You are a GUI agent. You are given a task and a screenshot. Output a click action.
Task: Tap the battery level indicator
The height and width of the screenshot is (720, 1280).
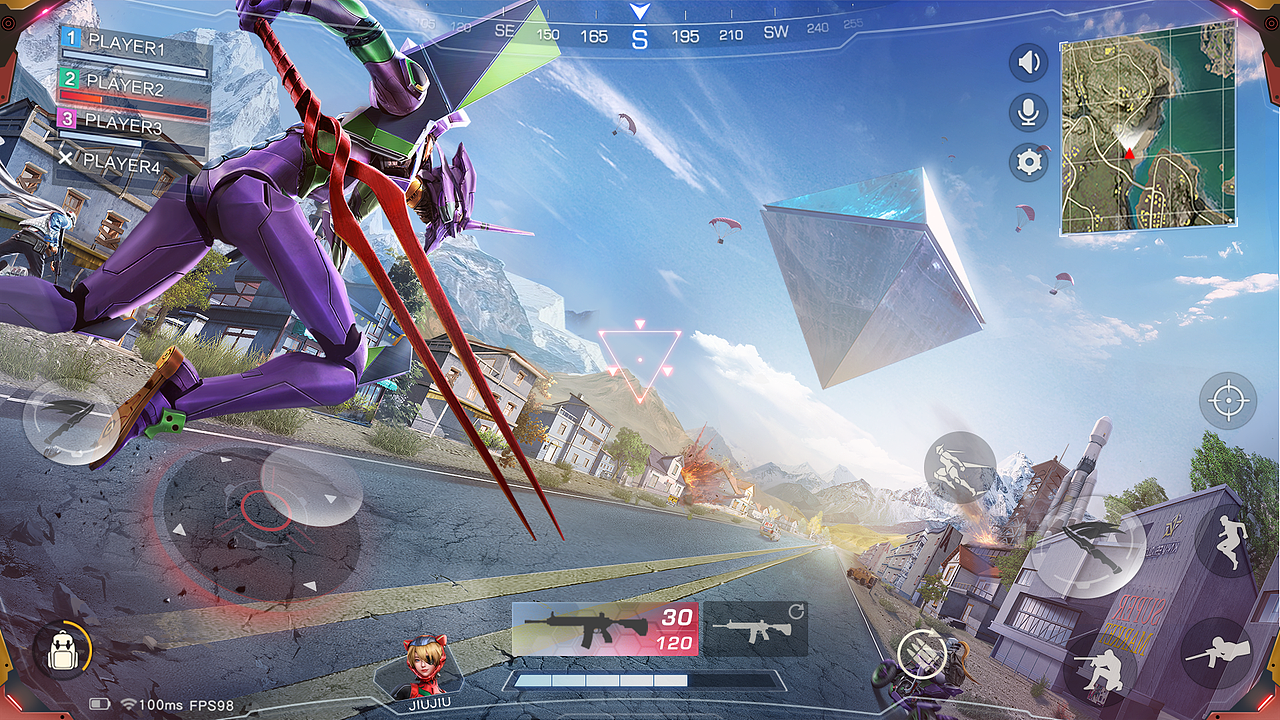point(99,704)
